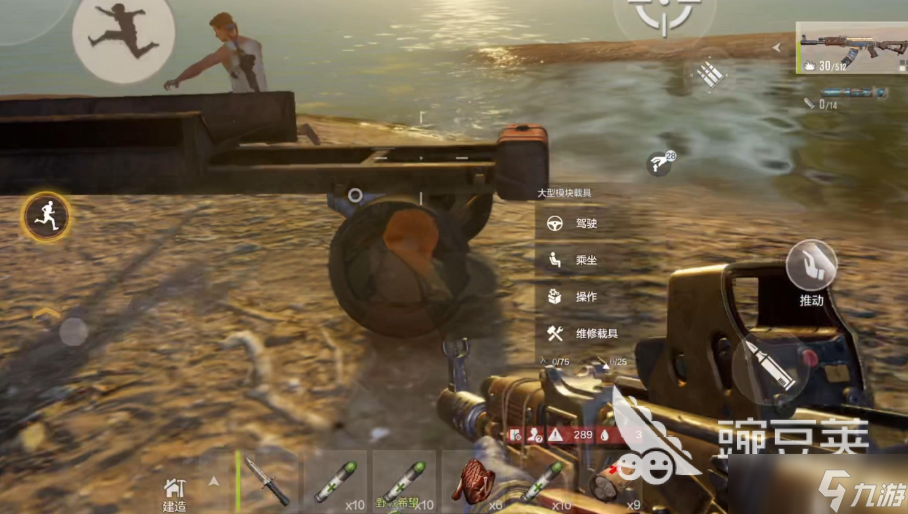Open the 建造 (build) menu
Screen dimensions: 908x514
175,490
